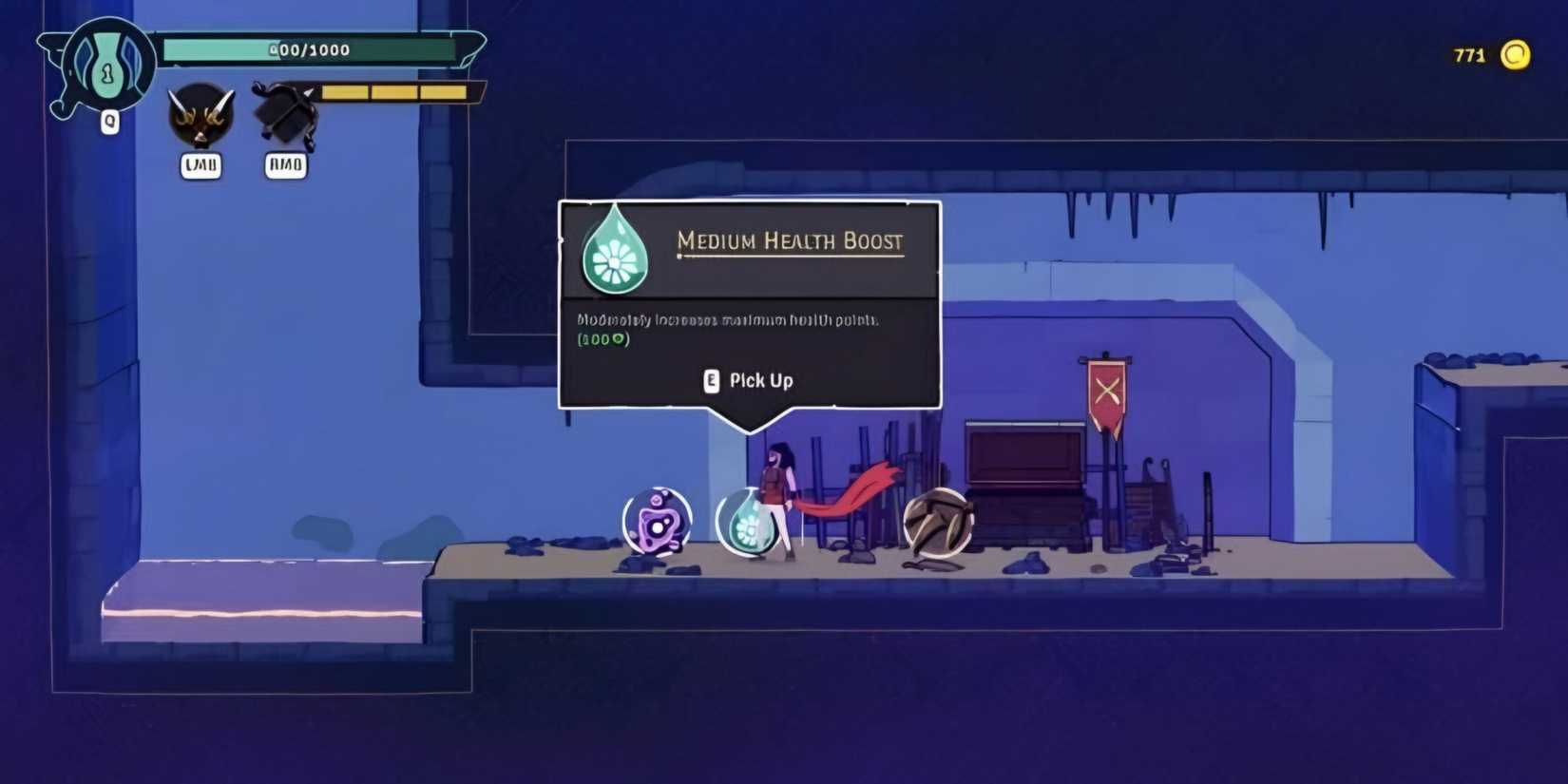Click the green coin icon in the cost

(619, 338)
